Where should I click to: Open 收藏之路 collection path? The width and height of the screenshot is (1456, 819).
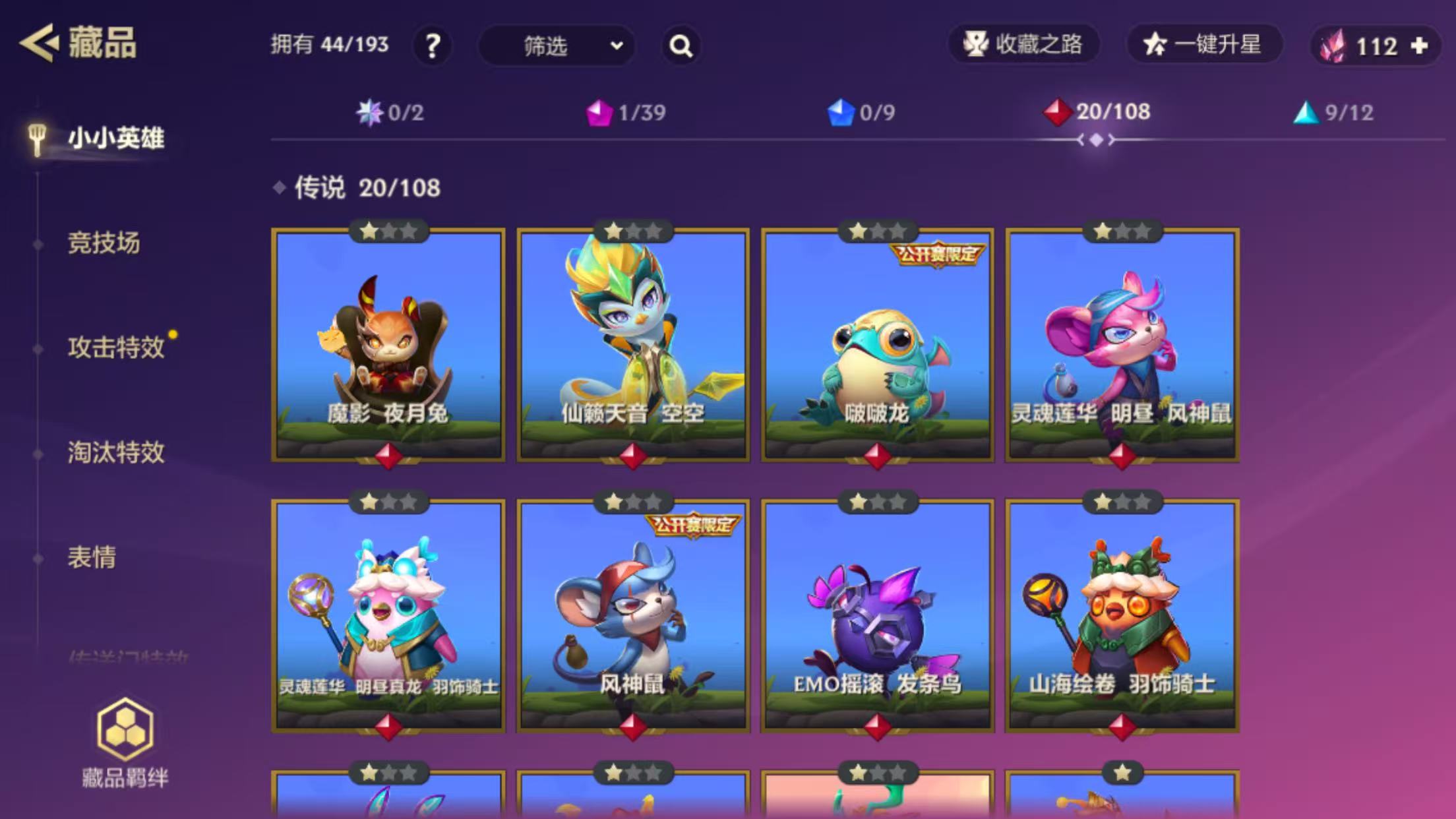tap(1023, 45)
